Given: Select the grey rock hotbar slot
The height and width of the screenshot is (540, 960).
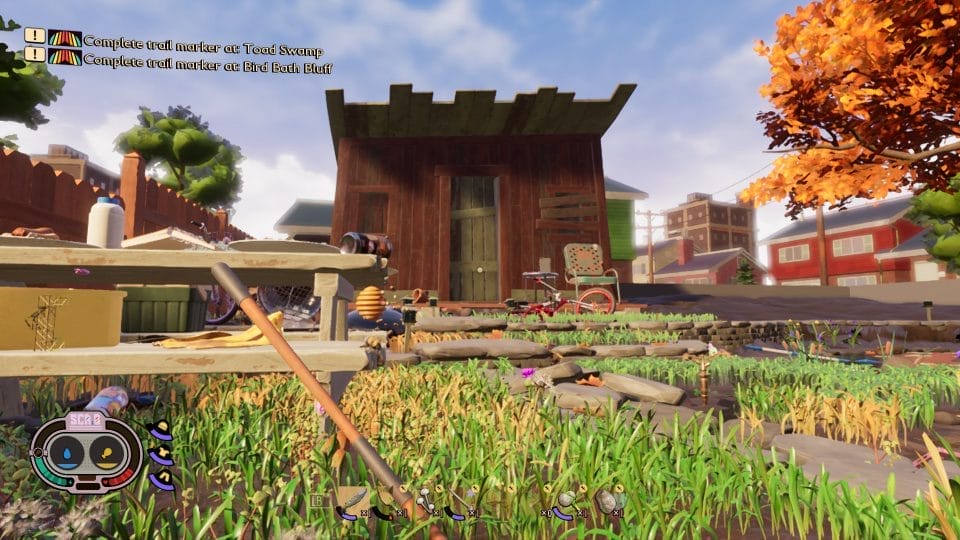Looking at the screenshot, I should pos(608,501).
